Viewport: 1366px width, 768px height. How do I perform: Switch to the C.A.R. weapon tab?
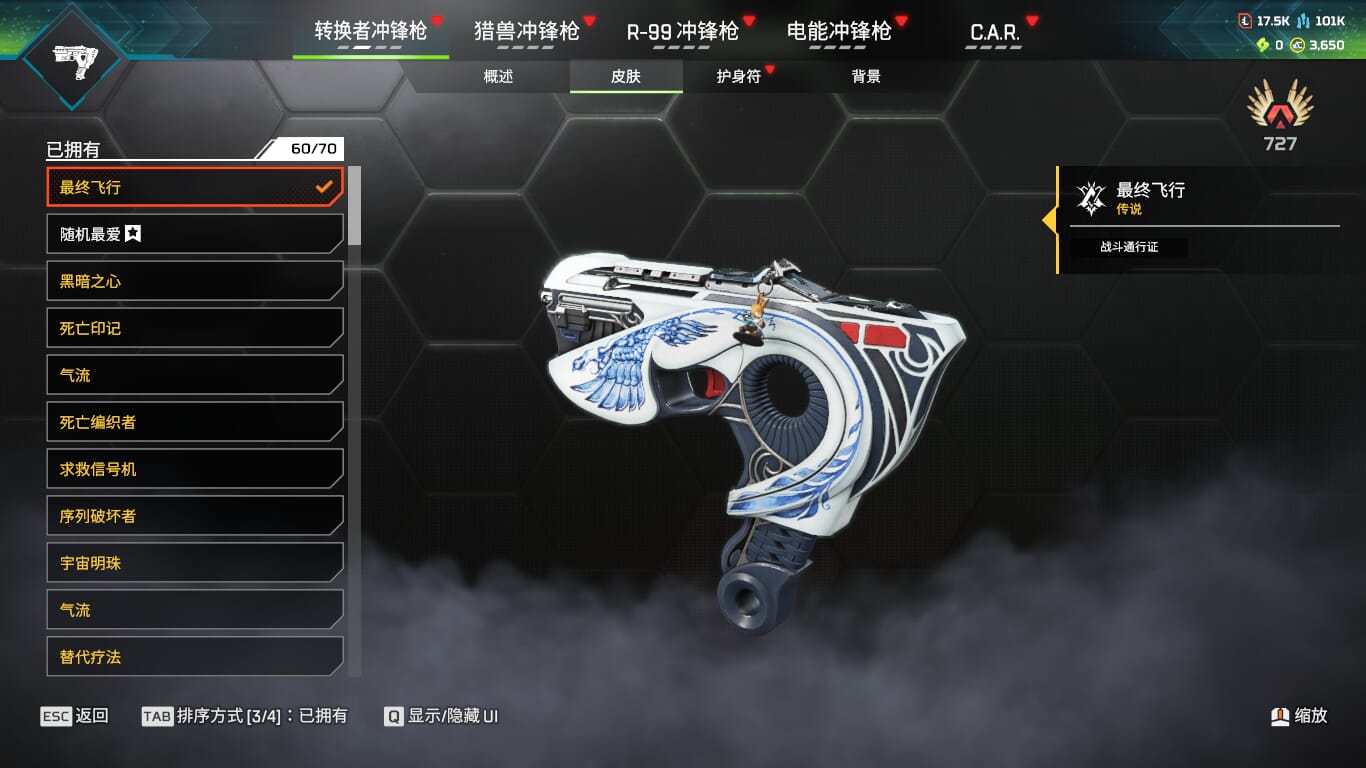click(x=995, y=31)
